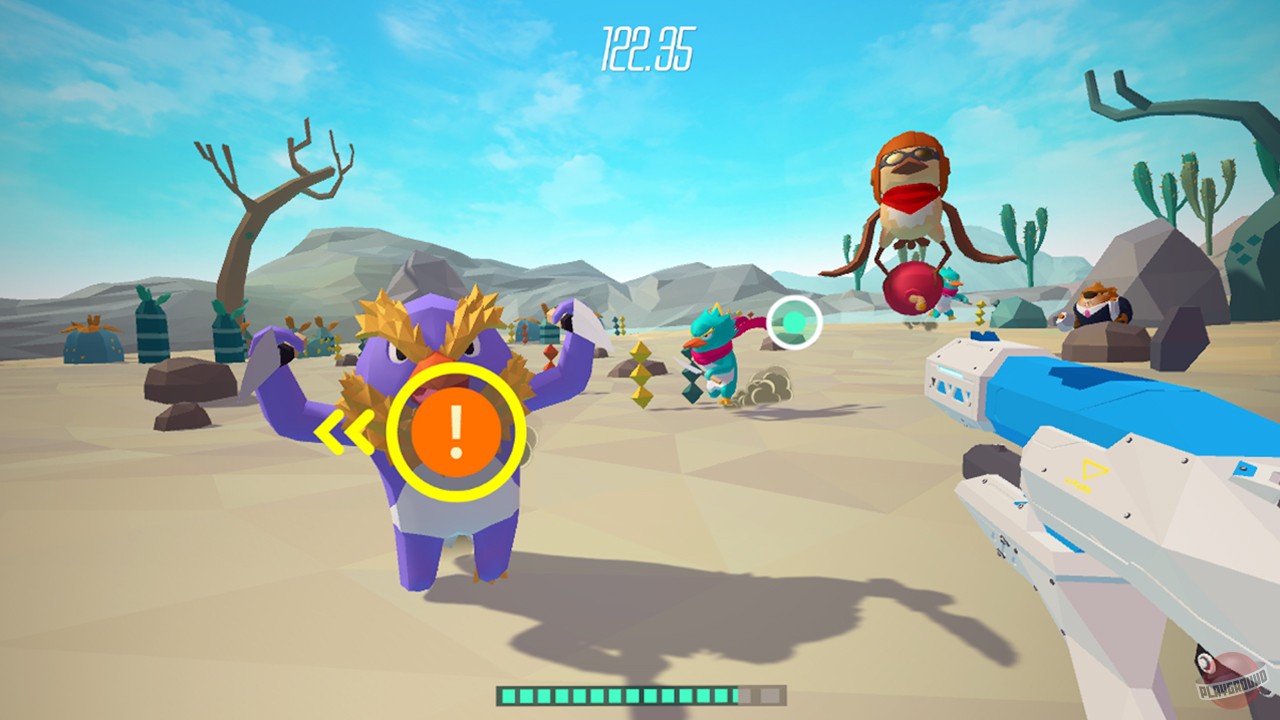Click the teal circular aiming reticle
Screen dimensions: 1280x720
coord(793,322)
